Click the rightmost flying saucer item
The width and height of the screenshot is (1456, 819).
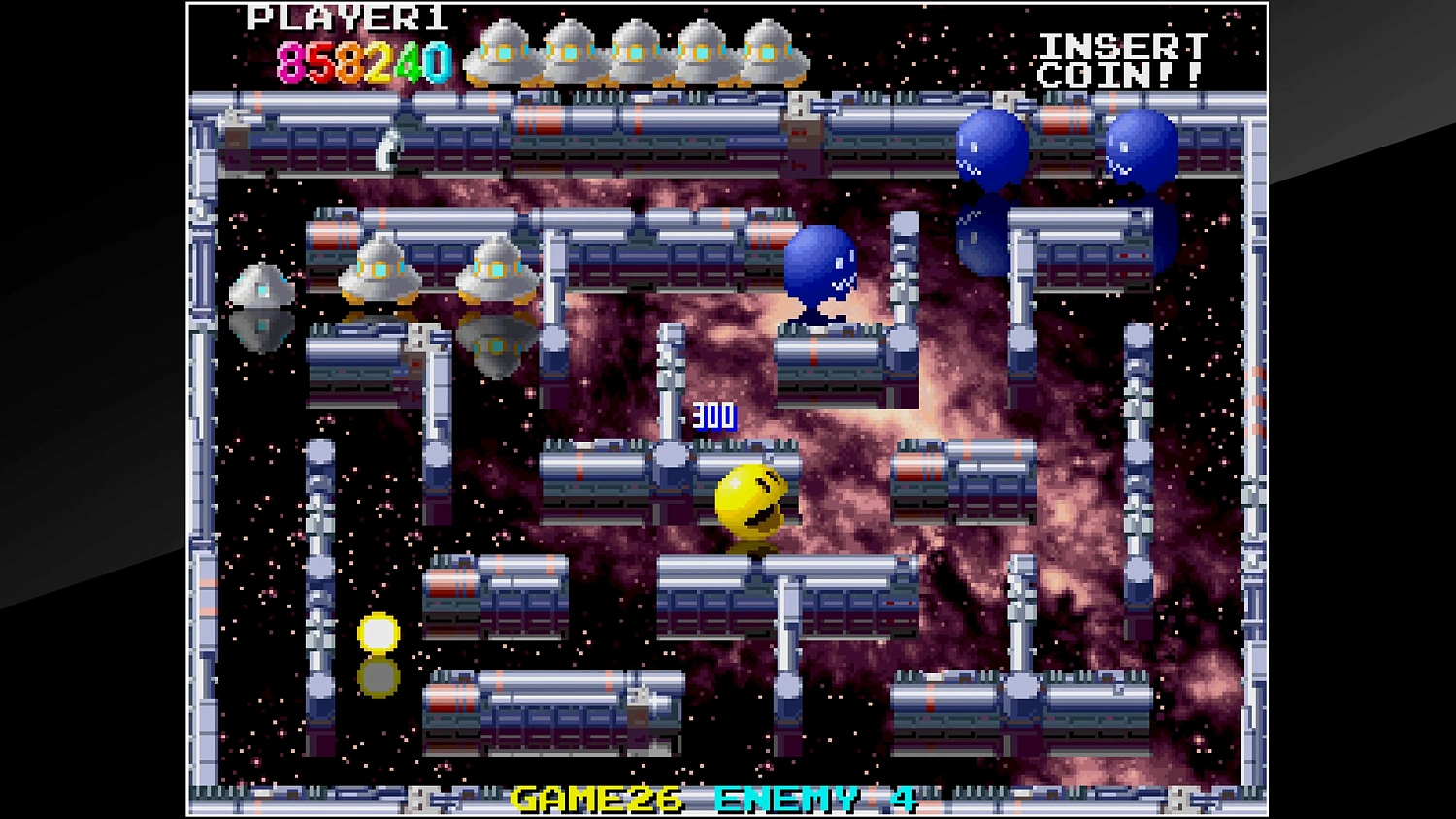498,270
